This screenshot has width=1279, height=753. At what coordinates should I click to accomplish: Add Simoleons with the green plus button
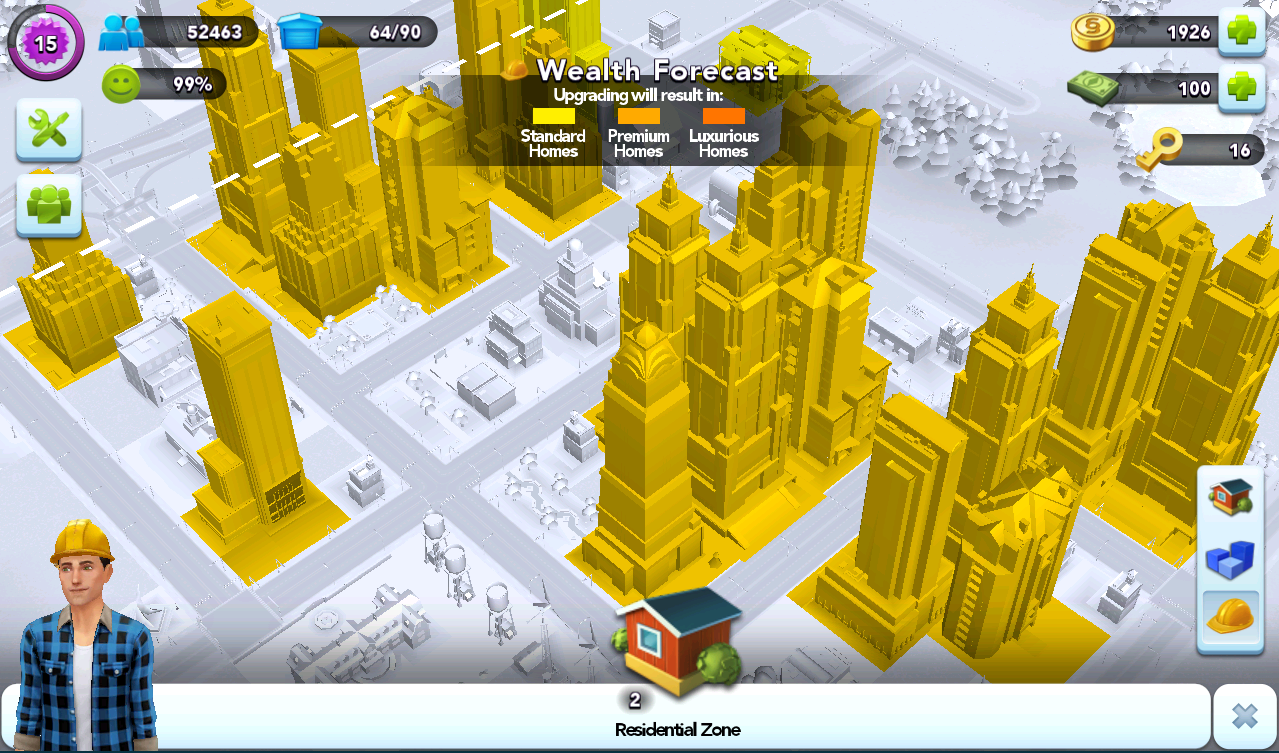click(x=1241, y=32)
